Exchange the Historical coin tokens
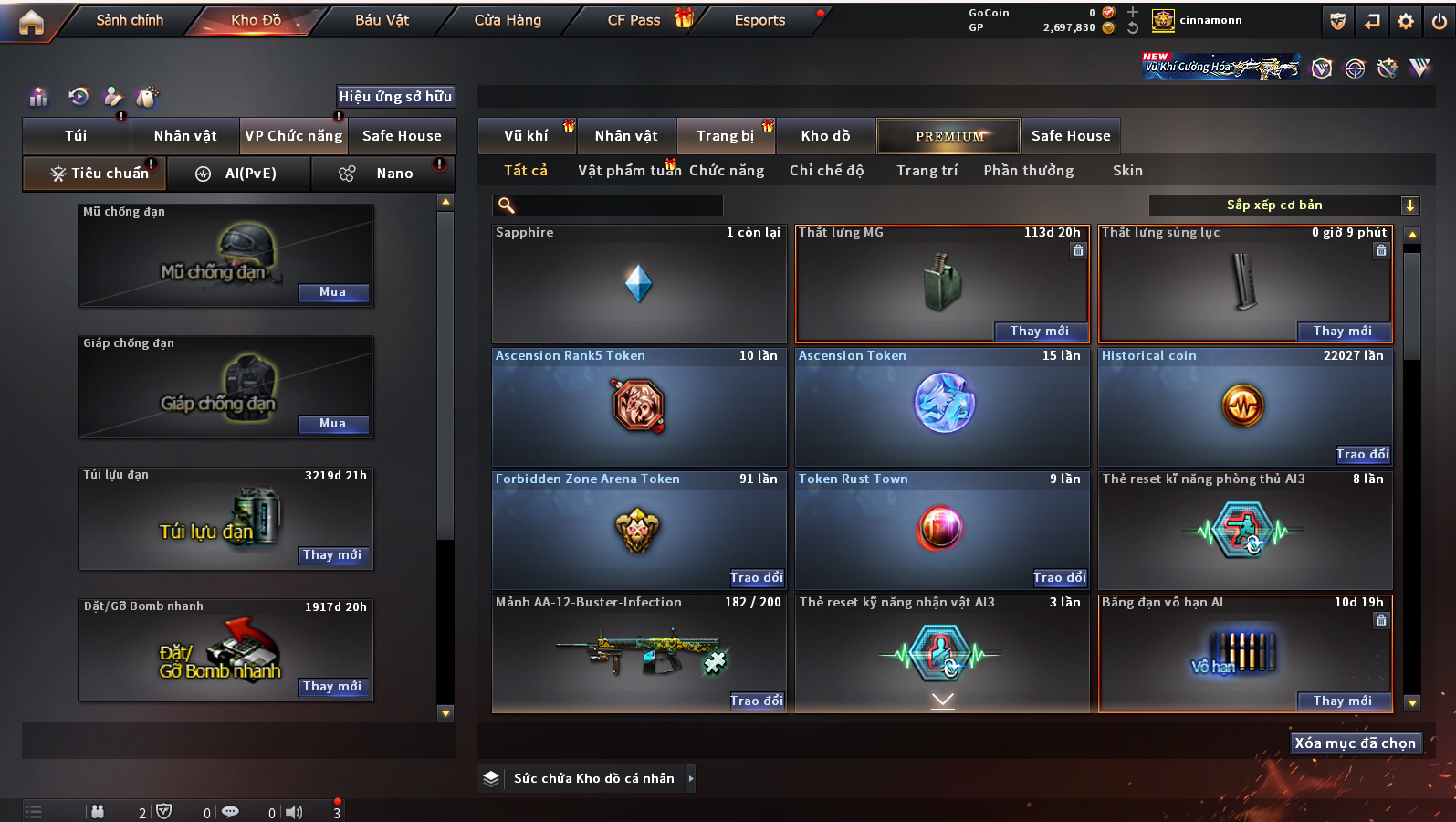 [1362, 454]
